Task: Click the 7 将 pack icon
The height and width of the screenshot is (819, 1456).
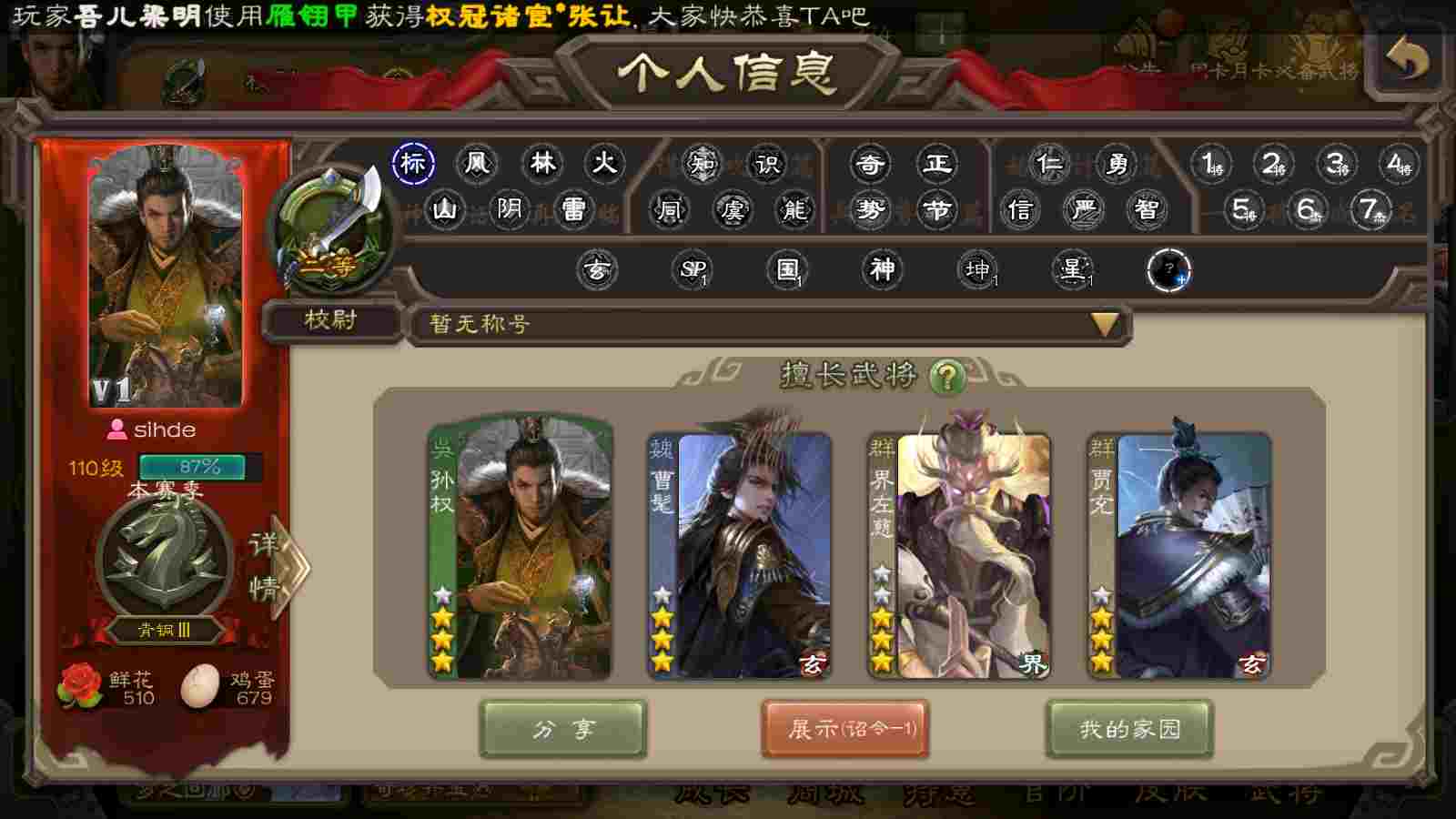Action: click(1370, 210)
